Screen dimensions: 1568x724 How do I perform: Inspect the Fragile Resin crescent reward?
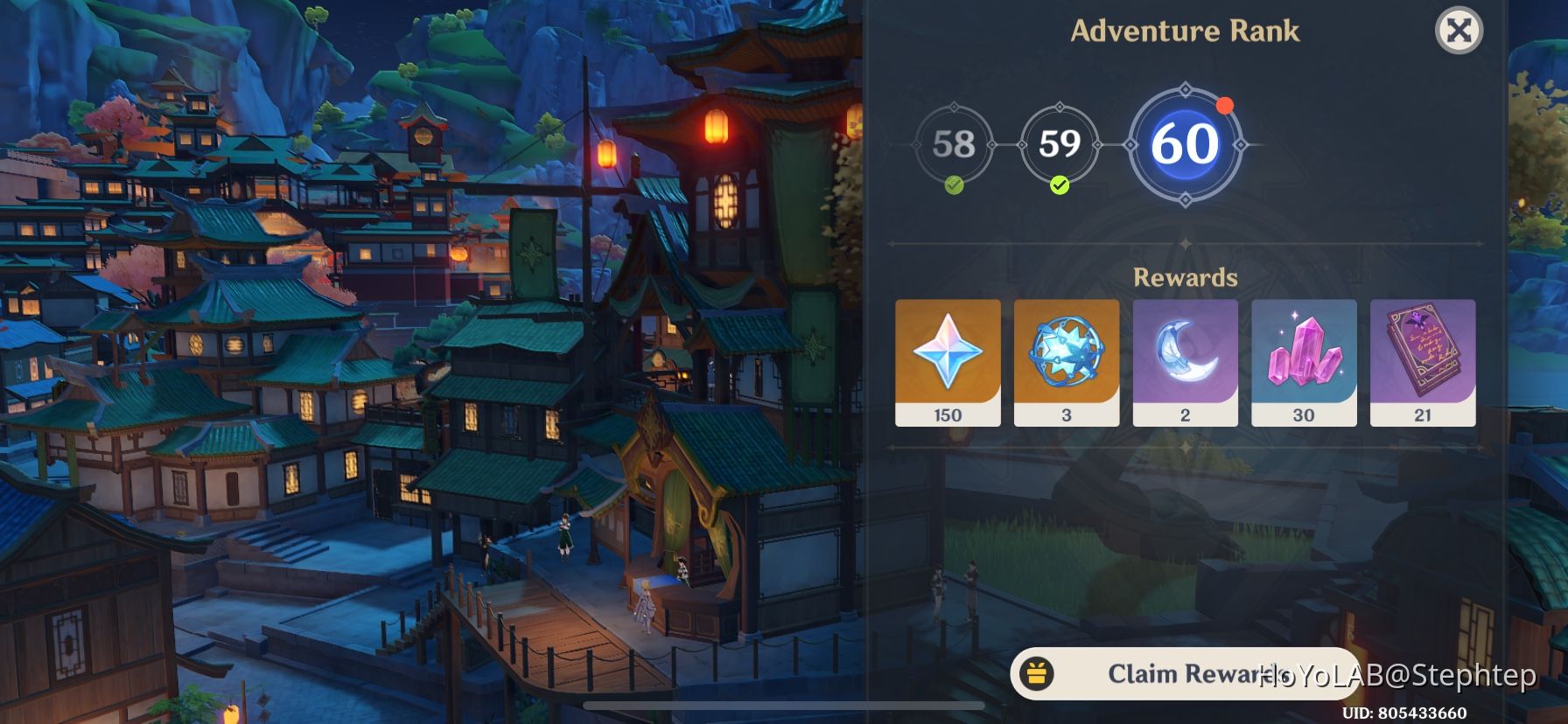pyautogui.click(x=1186, y=352)
